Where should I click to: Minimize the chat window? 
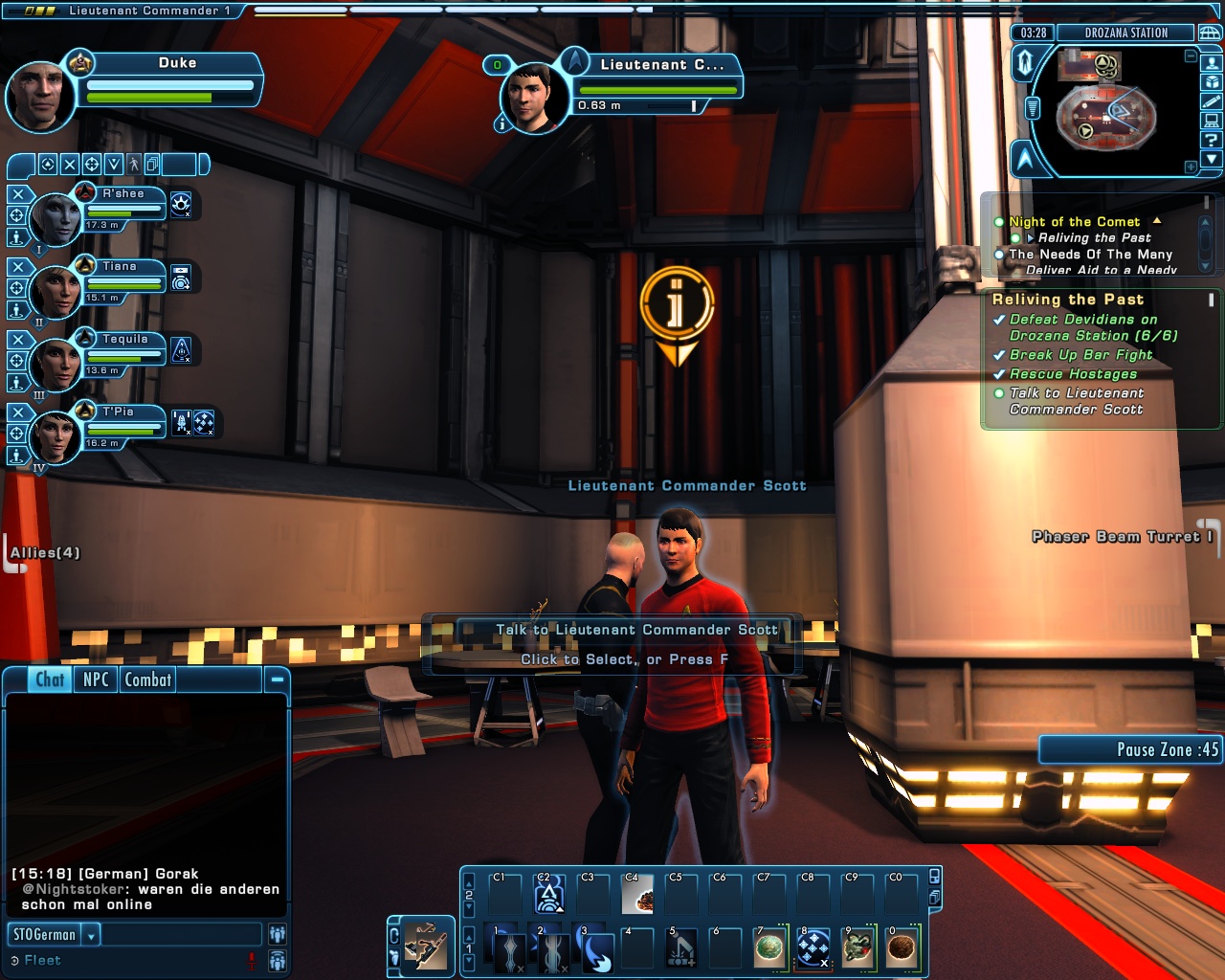tap(277, 679)
